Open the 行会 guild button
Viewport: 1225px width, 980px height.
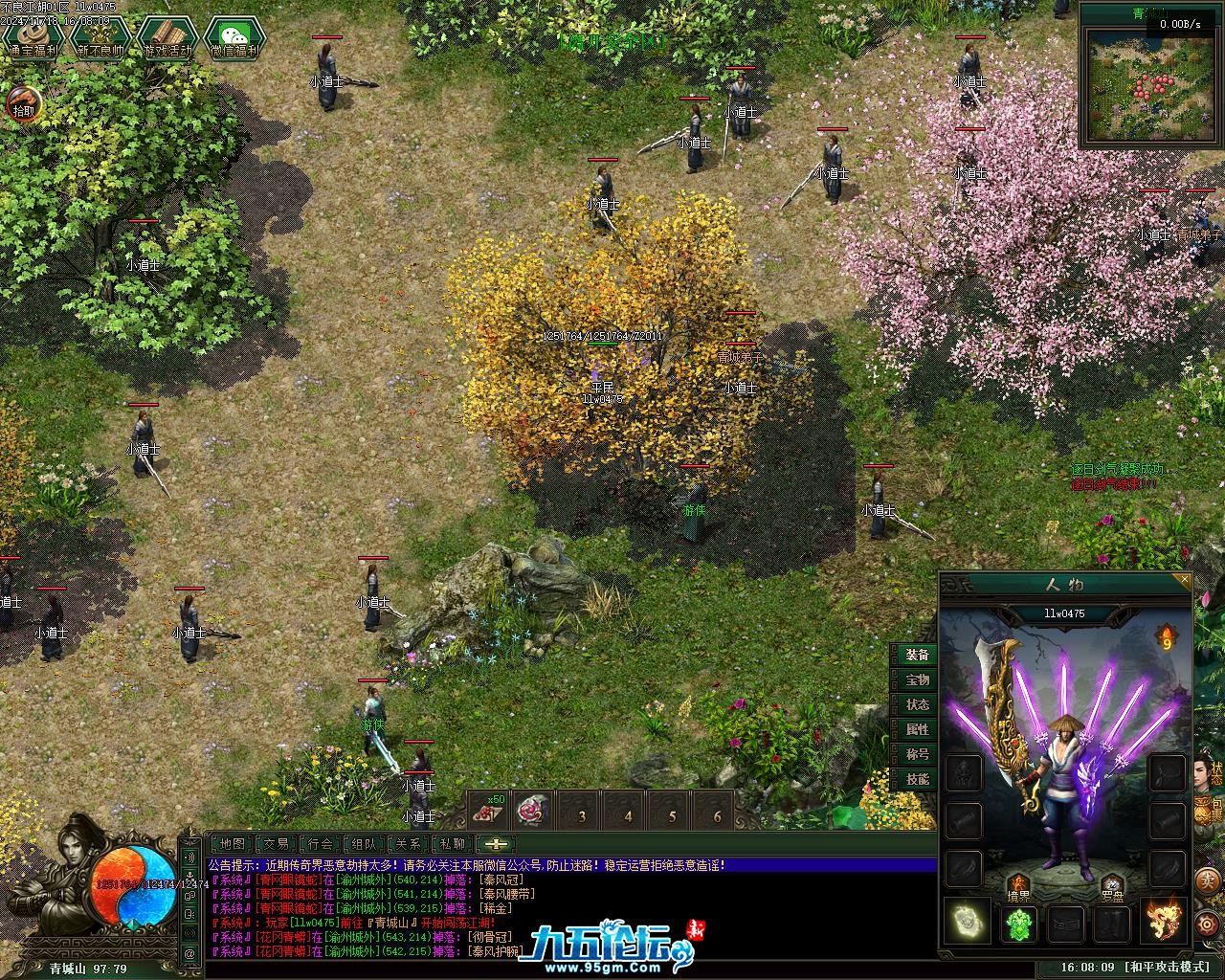(x=321, y=844)
